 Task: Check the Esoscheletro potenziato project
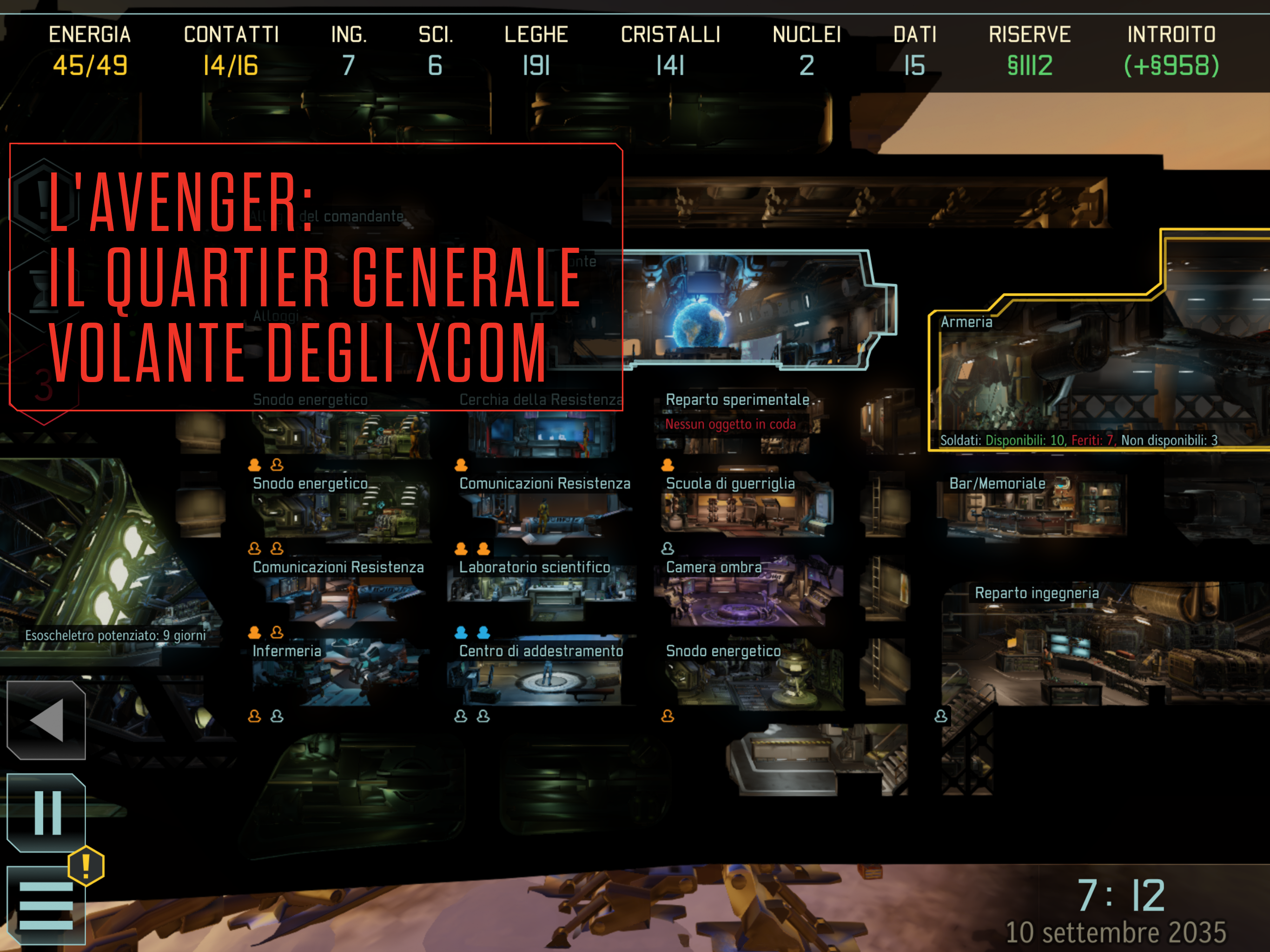coord(115,635)
